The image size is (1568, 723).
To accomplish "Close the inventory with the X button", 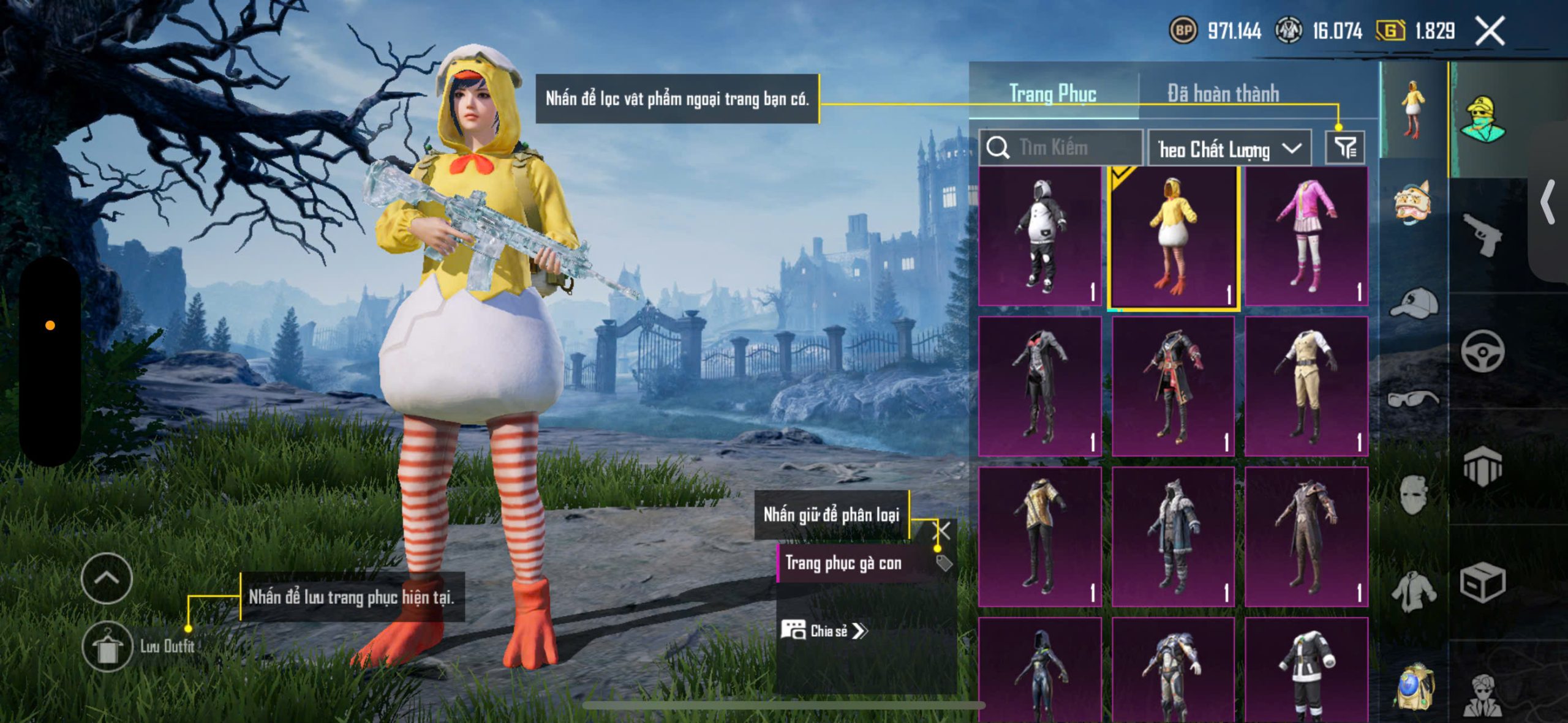I will (1489, 31).
